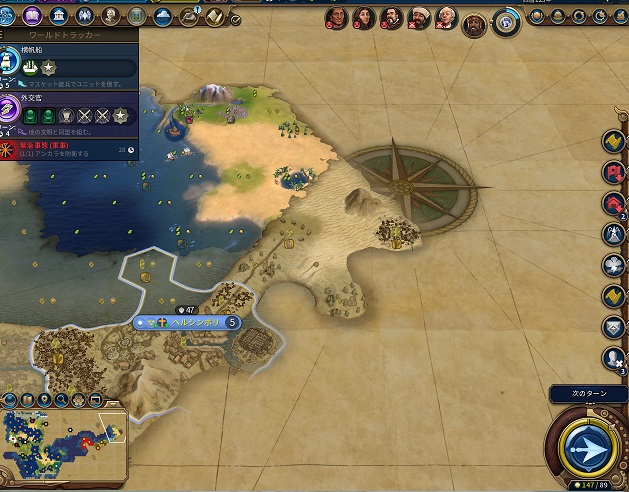Open the great people button
The image size is (629, 492).
[110, 16]
